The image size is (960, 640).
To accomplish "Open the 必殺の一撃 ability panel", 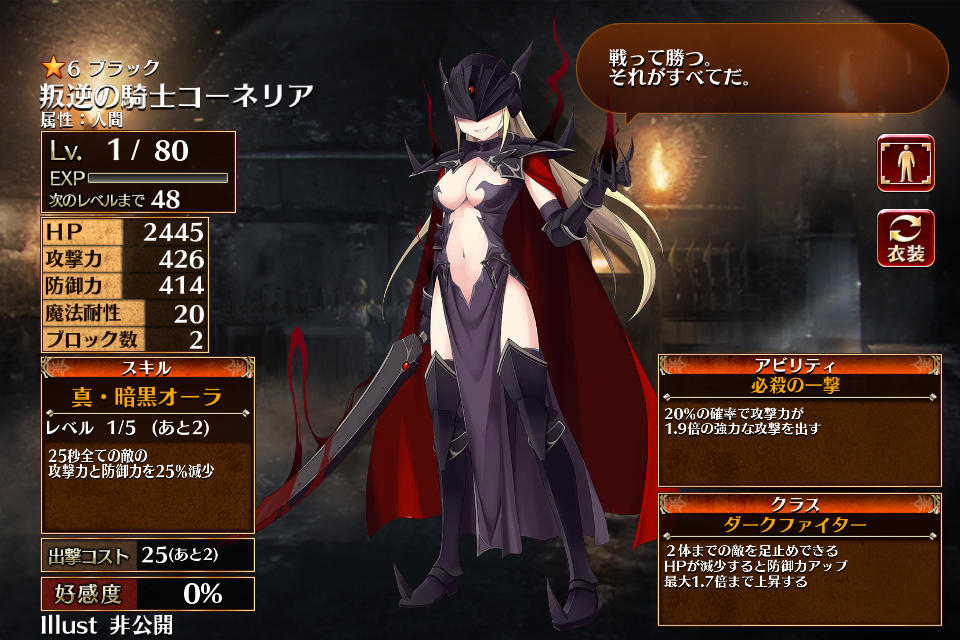I will [799, 420].
